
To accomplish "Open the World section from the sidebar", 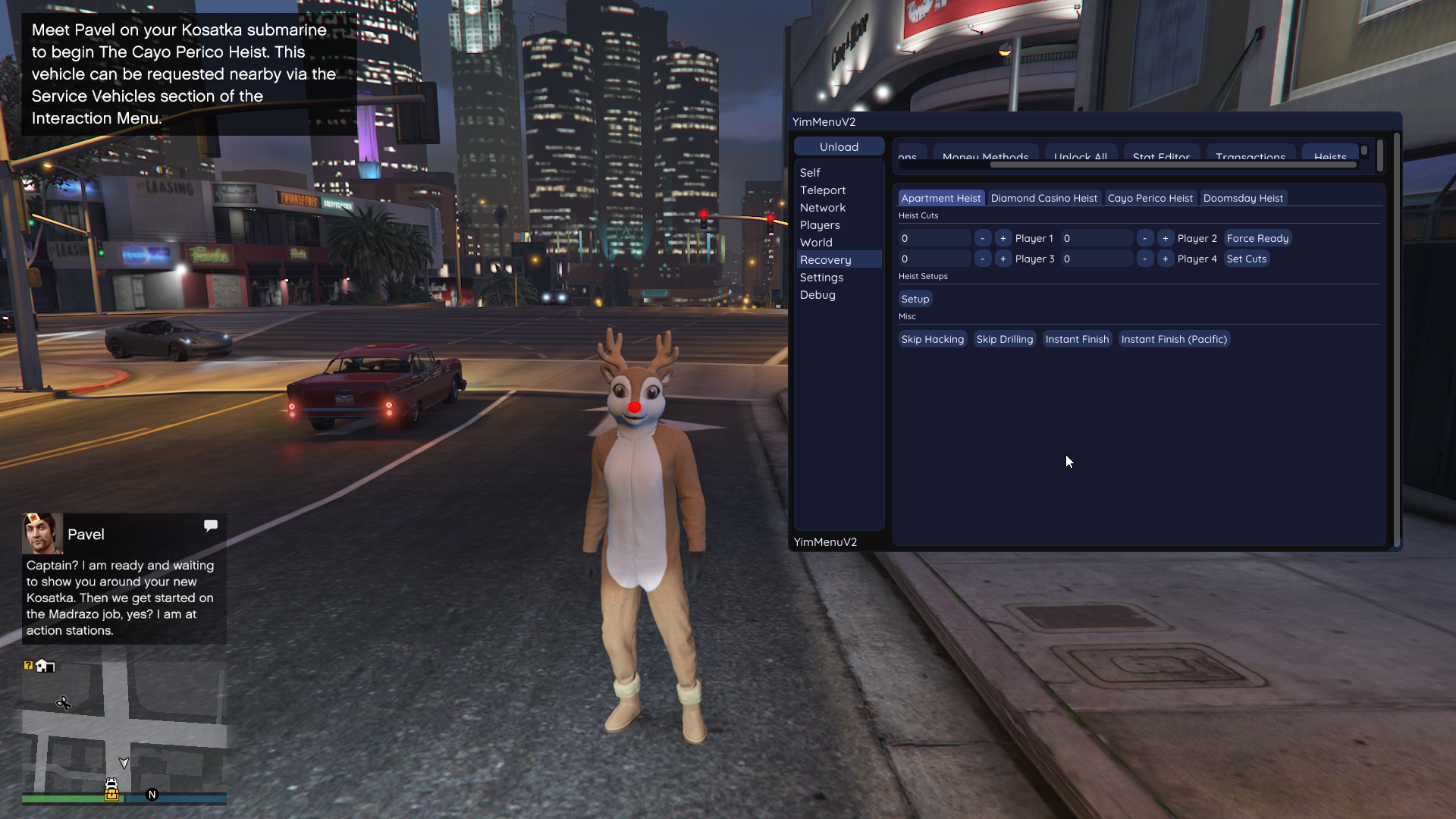I will 816,242.
